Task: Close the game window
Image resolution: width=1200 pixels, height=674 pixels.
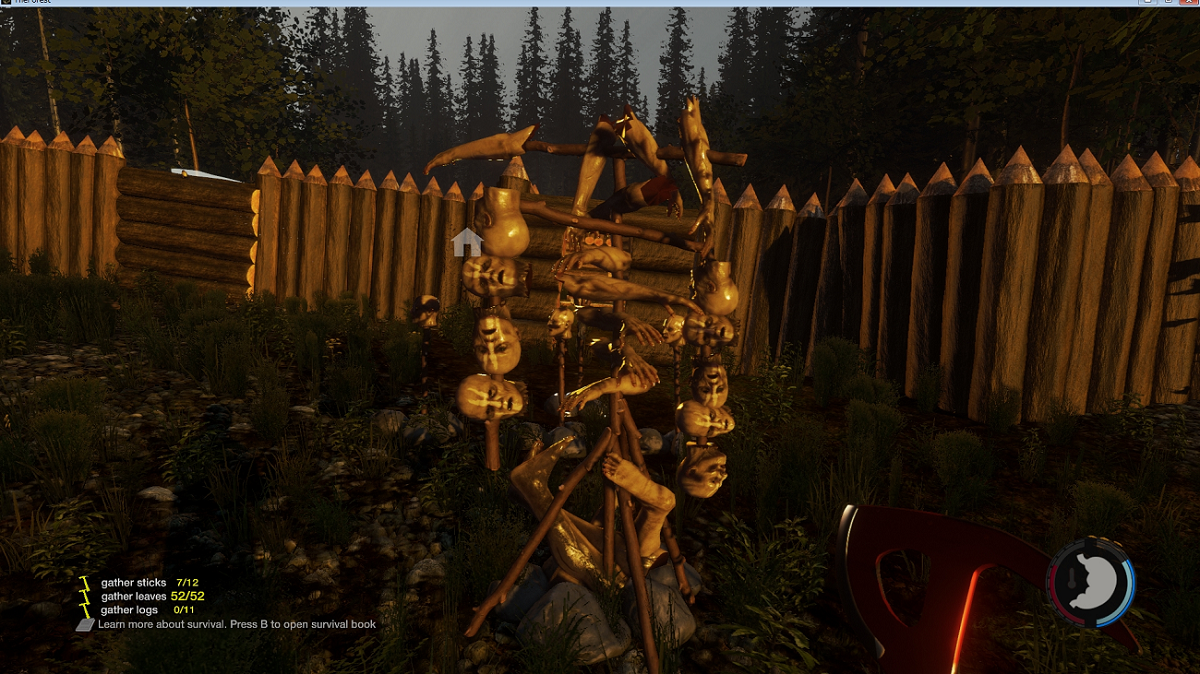Action: pyautogui.click(x=1190, y=3)
